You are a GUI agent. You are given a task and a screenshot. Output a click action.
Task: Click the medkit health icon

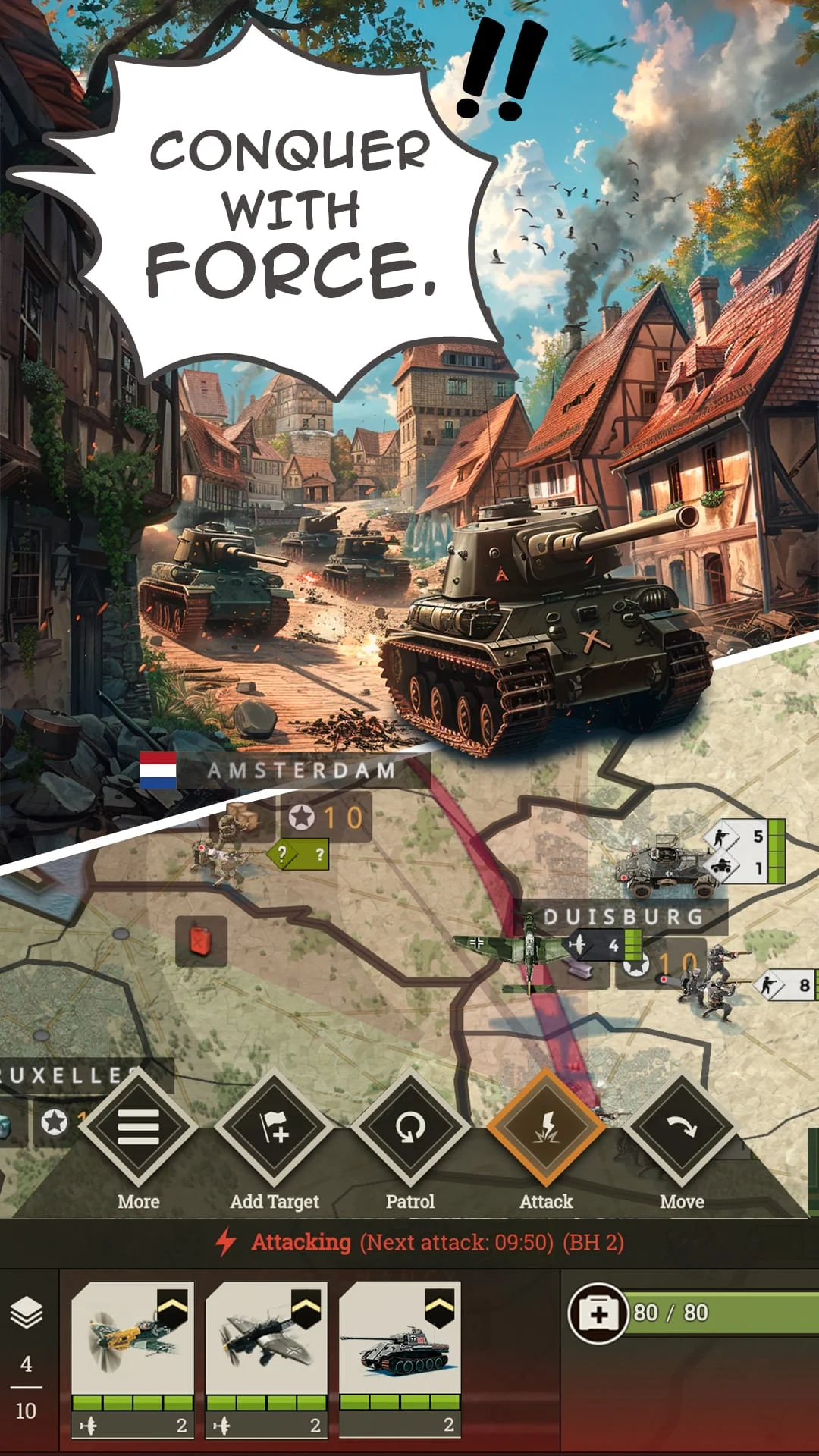point(598,1313)
